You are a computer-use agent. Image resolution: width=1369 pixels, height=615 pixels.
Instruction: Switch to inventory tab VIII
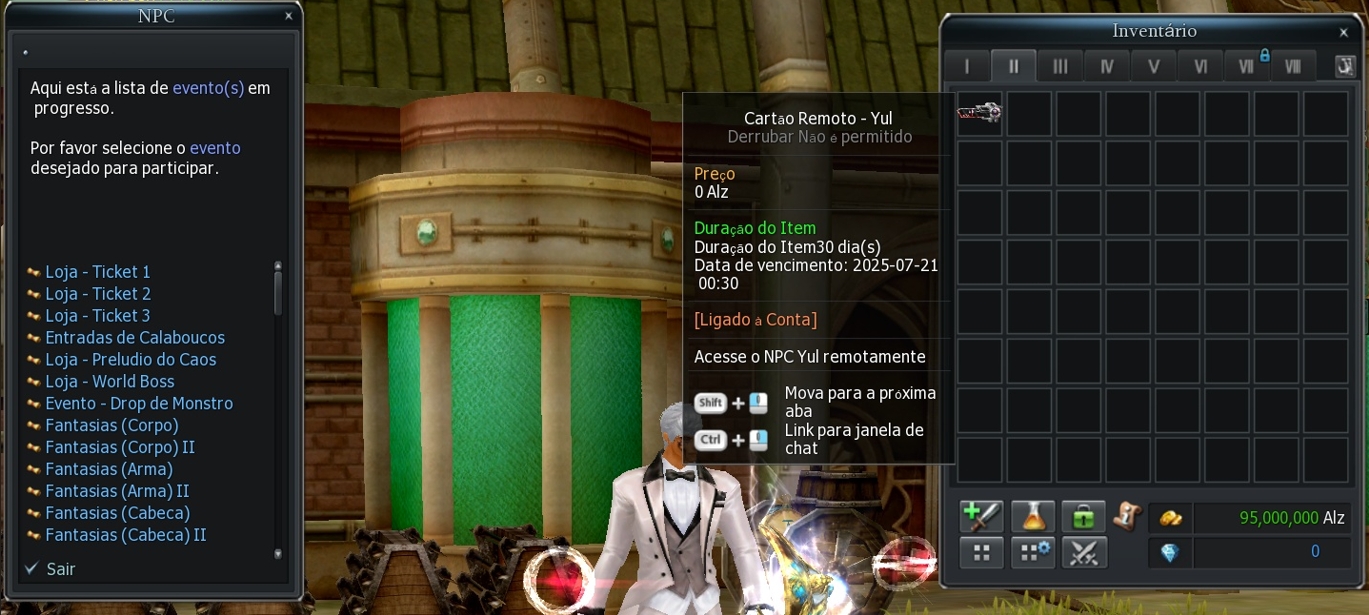(x=1293, y=66)
